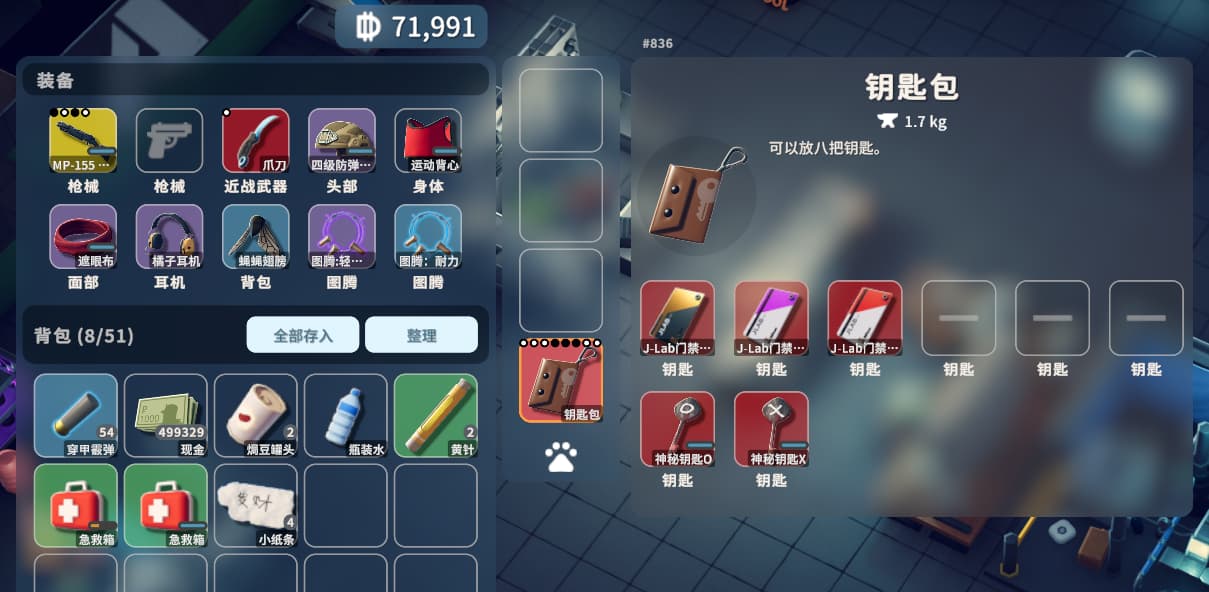Viewport: 1209px width, 592px height.
Task: Pick the 现金 cash stack
Action: click(165, 415)
